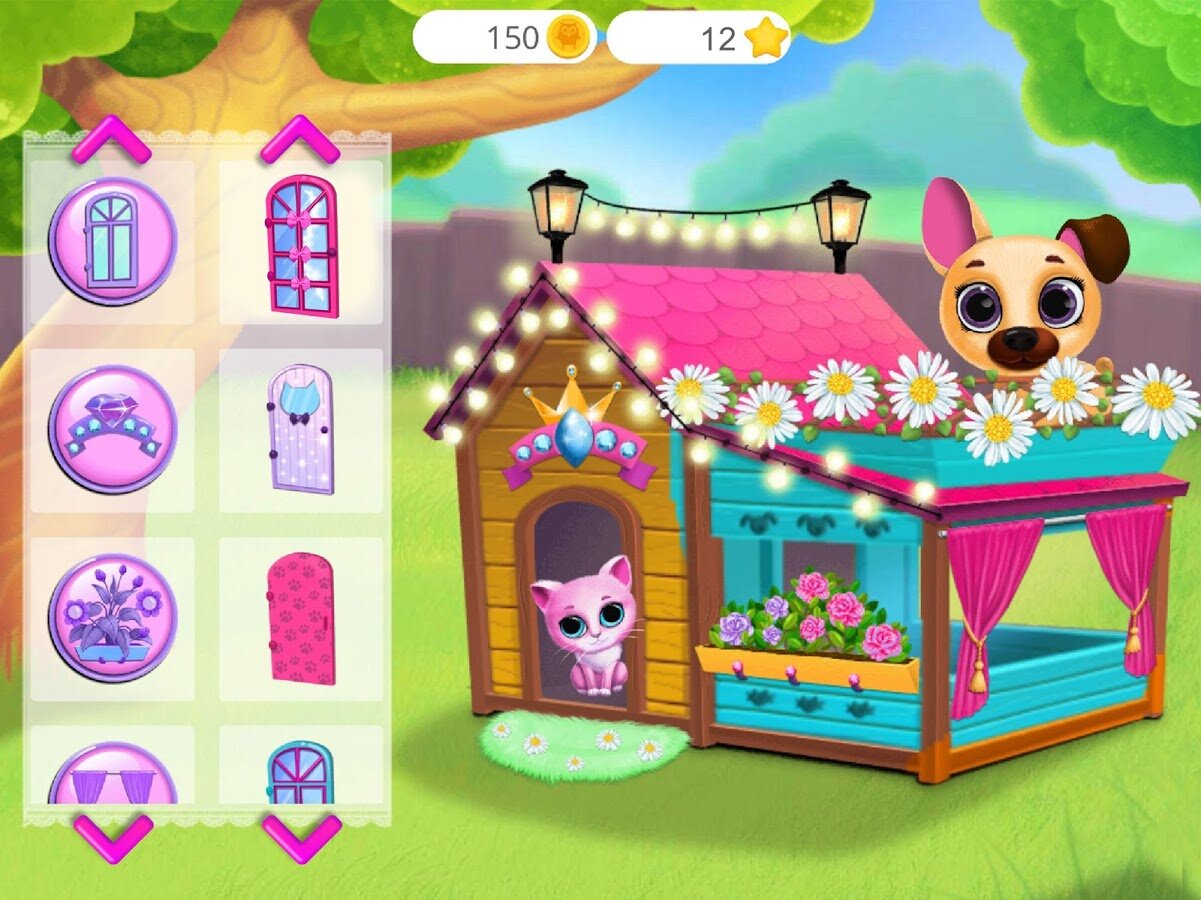Click the up arrow above items column

pos(300,140)
